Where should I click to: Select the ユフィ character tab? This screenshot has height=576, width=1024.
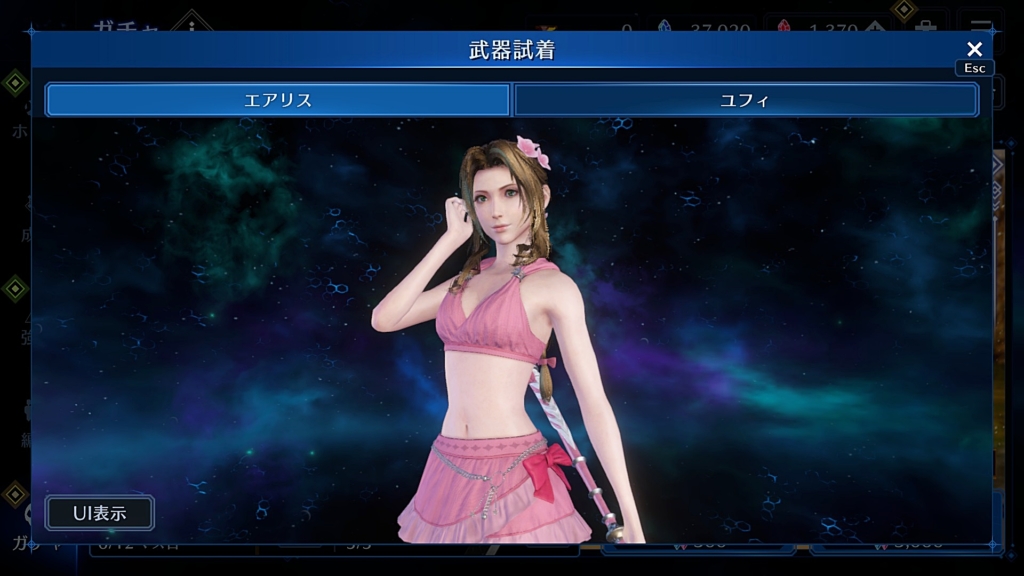(x=745, y=100)
